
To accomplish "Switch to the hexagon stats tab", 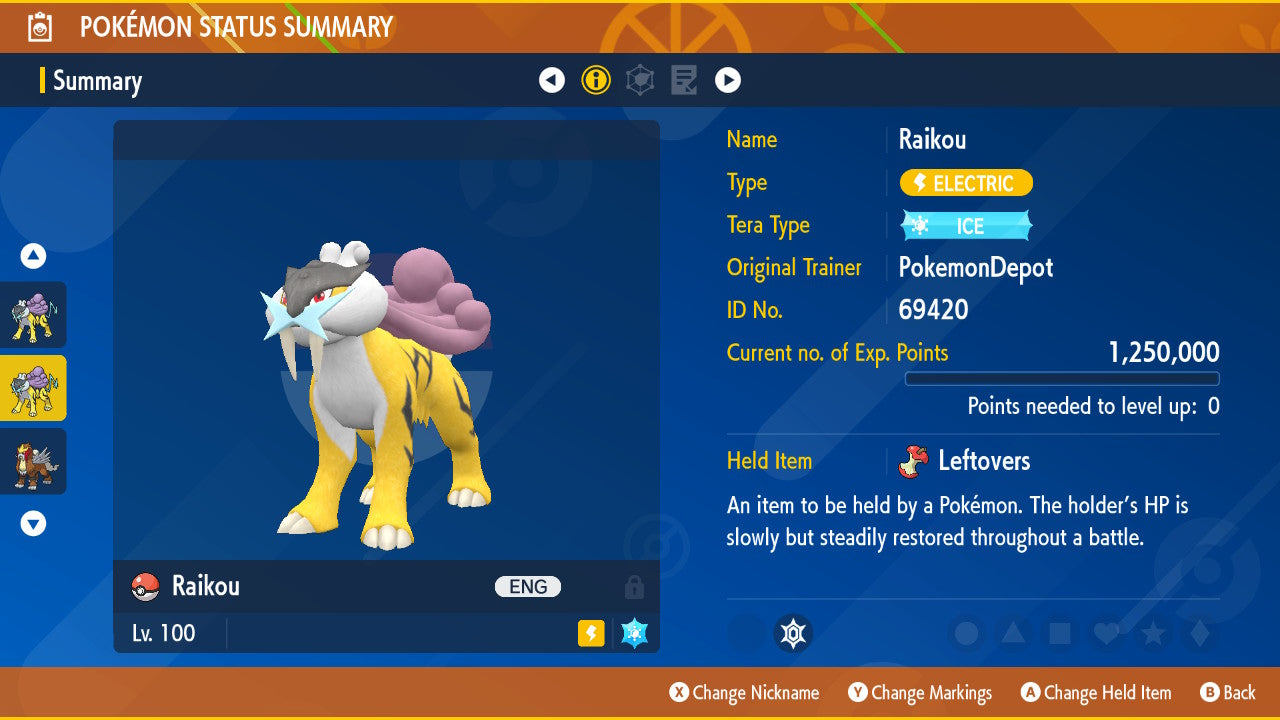I will (x=640, y=80).
